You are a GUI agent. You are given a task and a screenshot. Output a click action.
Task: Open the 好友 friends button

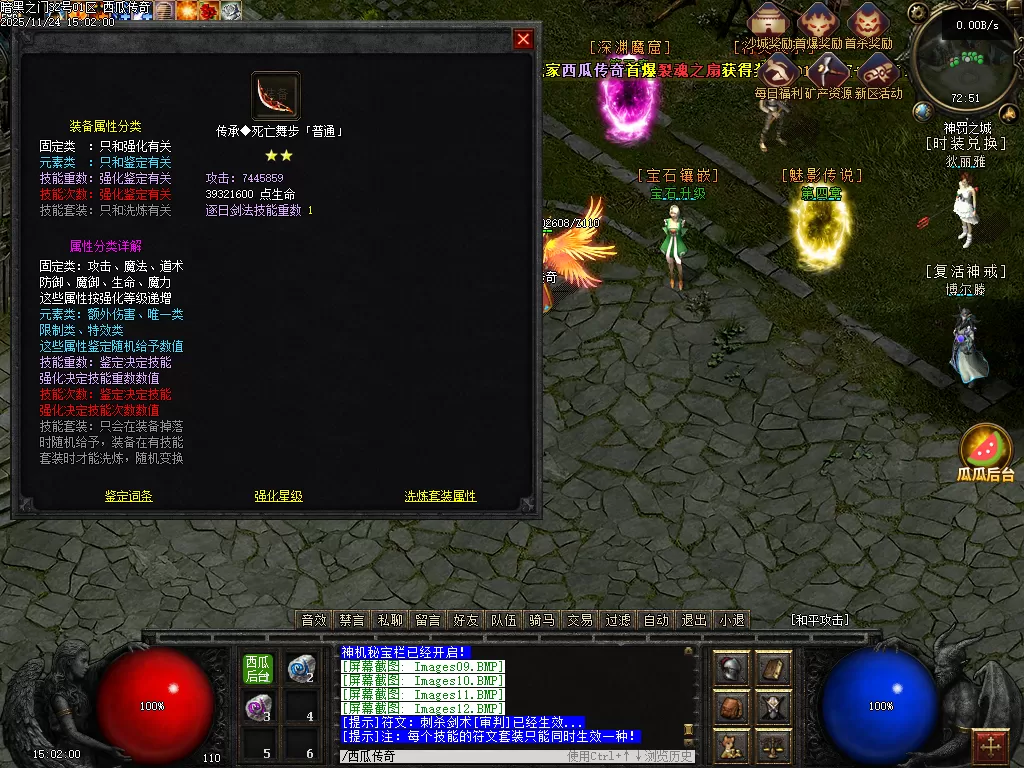pos(466,620)
